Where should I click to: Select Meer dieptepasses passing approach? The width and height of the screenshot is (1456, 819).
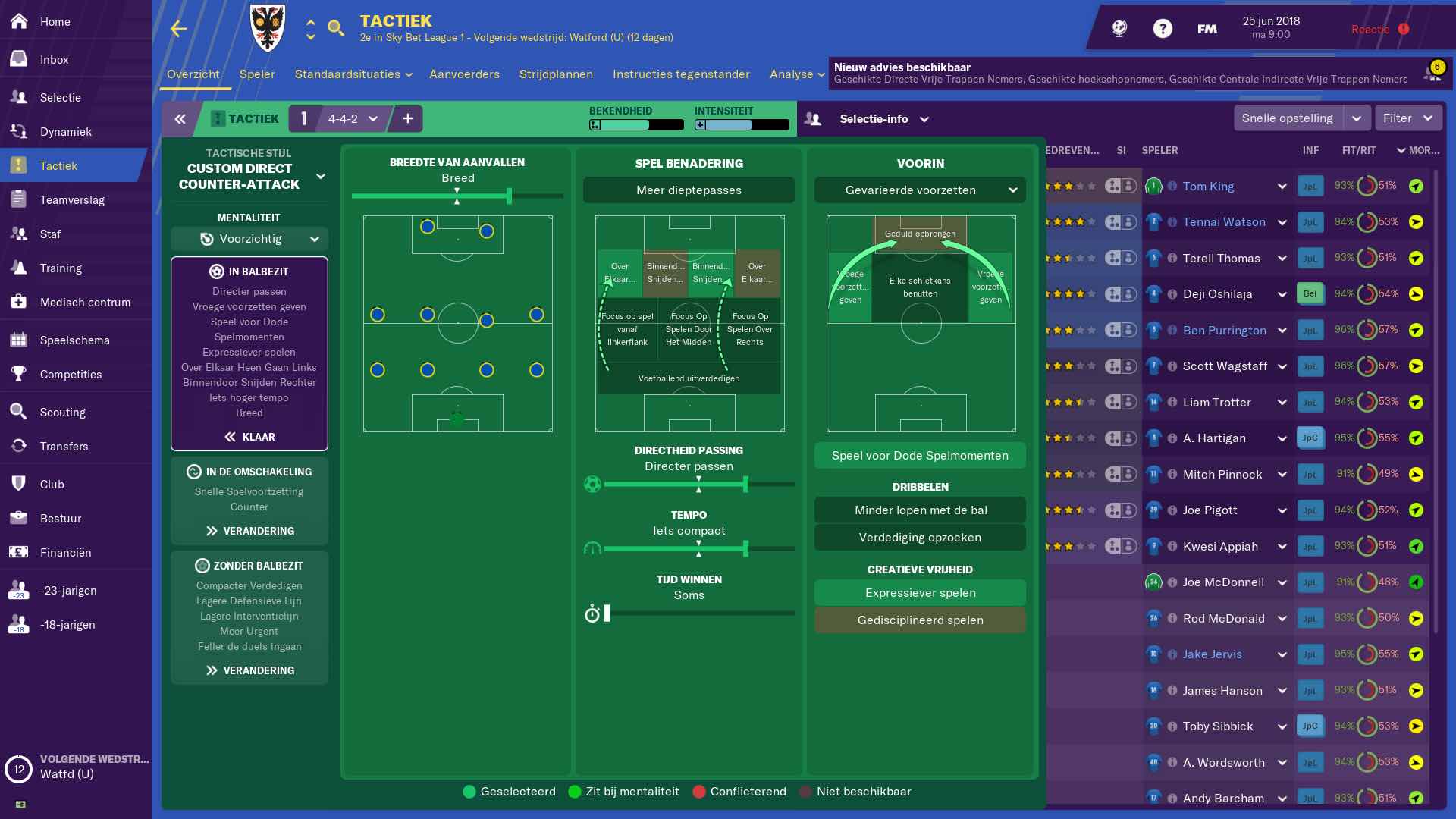click(x=689, y=190)
